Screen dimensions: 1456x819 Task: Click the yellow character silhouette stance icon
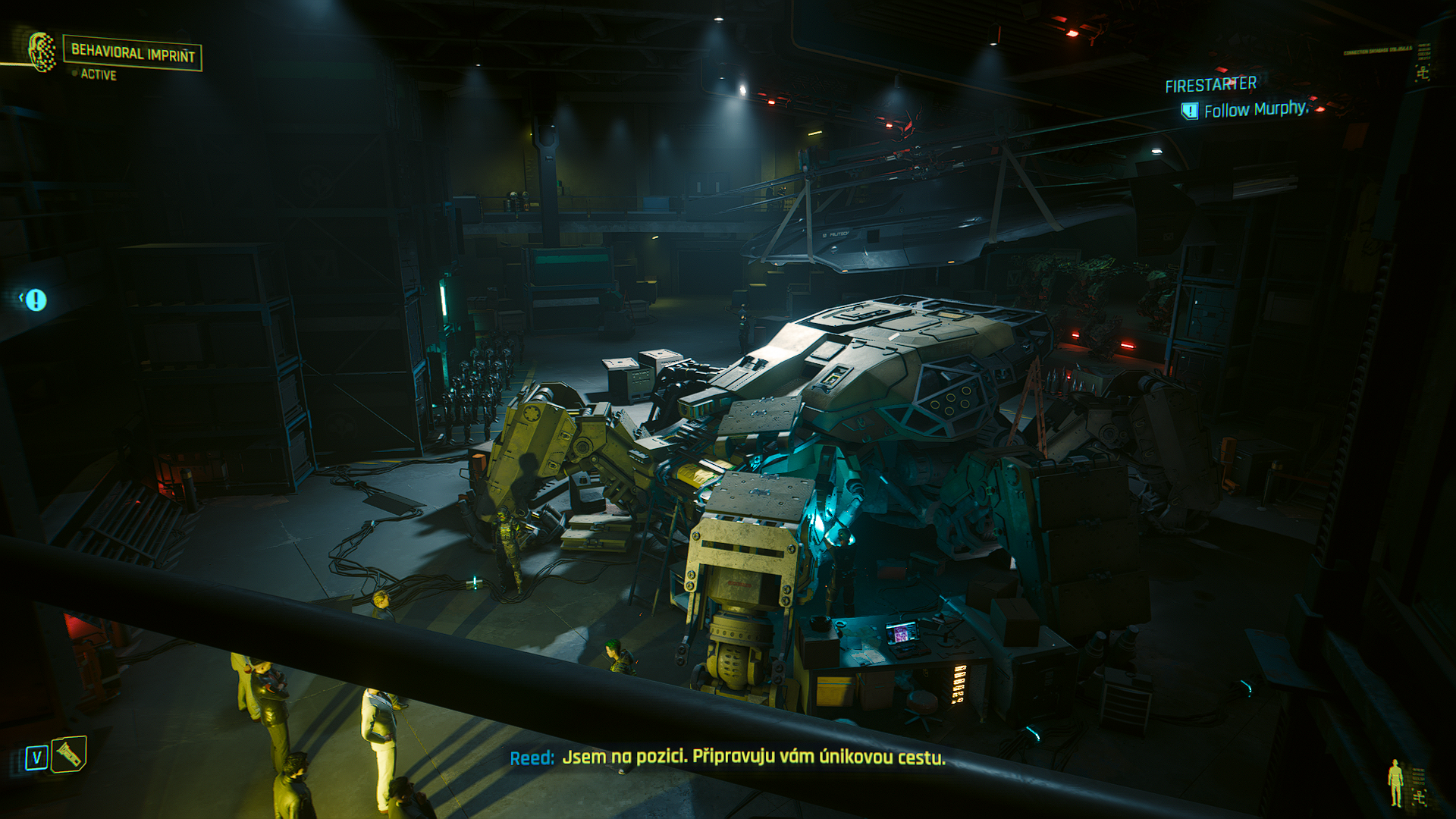(1395, 783)
